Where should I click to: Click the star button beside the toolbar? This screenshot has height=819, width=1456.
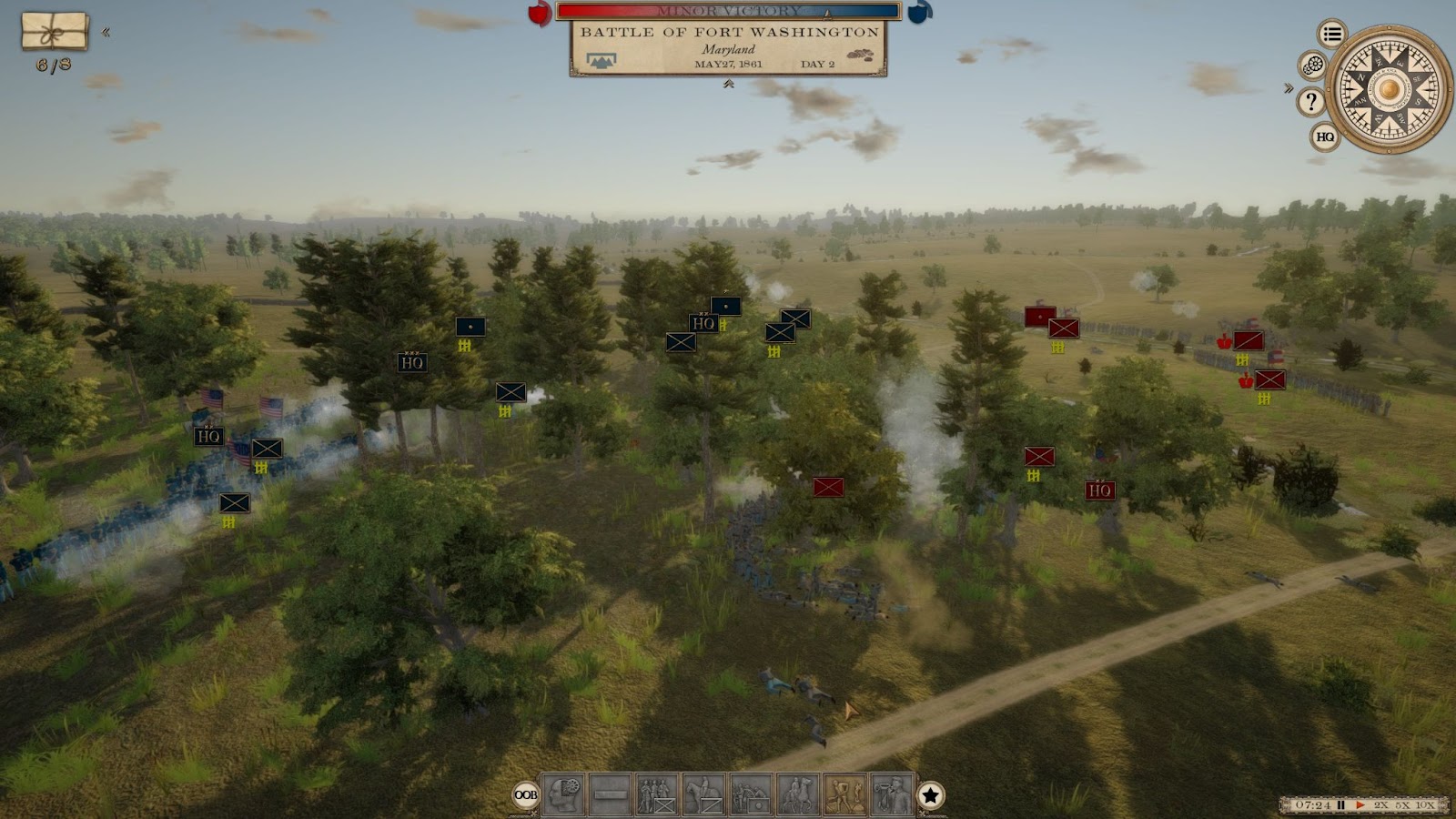click(930, 795)
